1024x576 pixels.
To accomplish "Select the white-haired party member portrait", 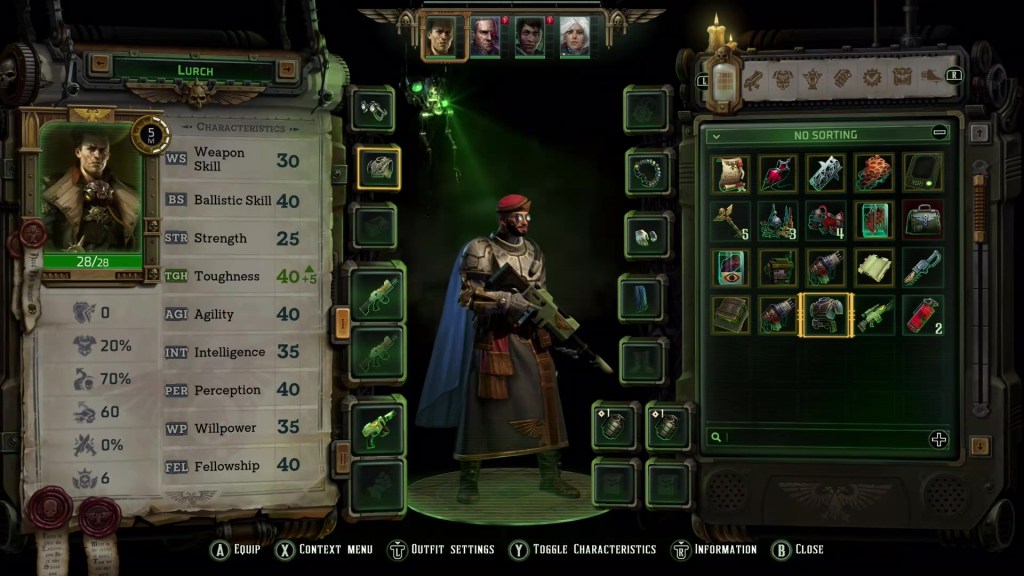I will pyautogui.click(x=574, y=36).
